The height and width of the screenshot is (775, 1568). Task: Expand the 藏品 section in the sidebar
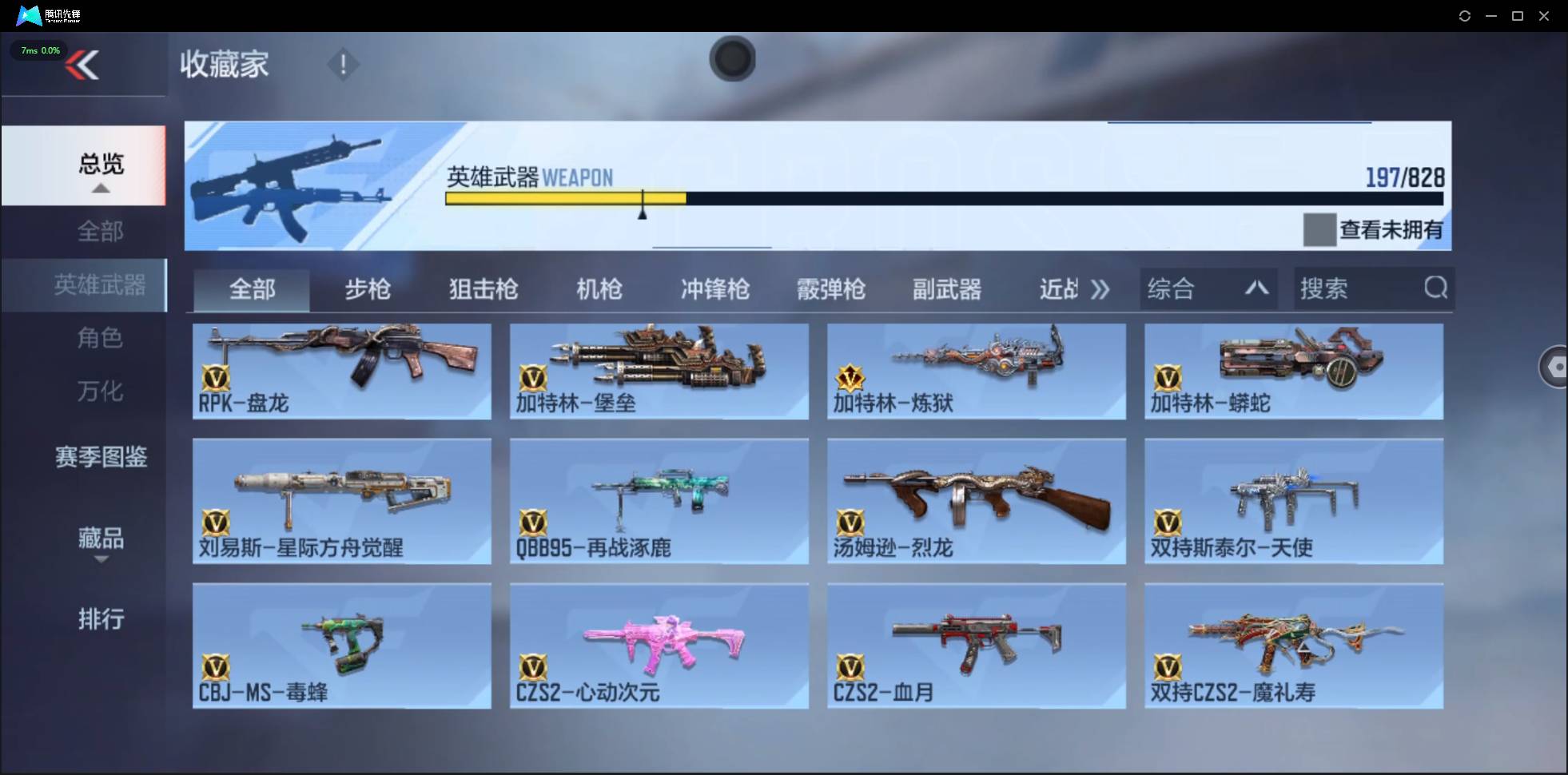click(101, 539)
